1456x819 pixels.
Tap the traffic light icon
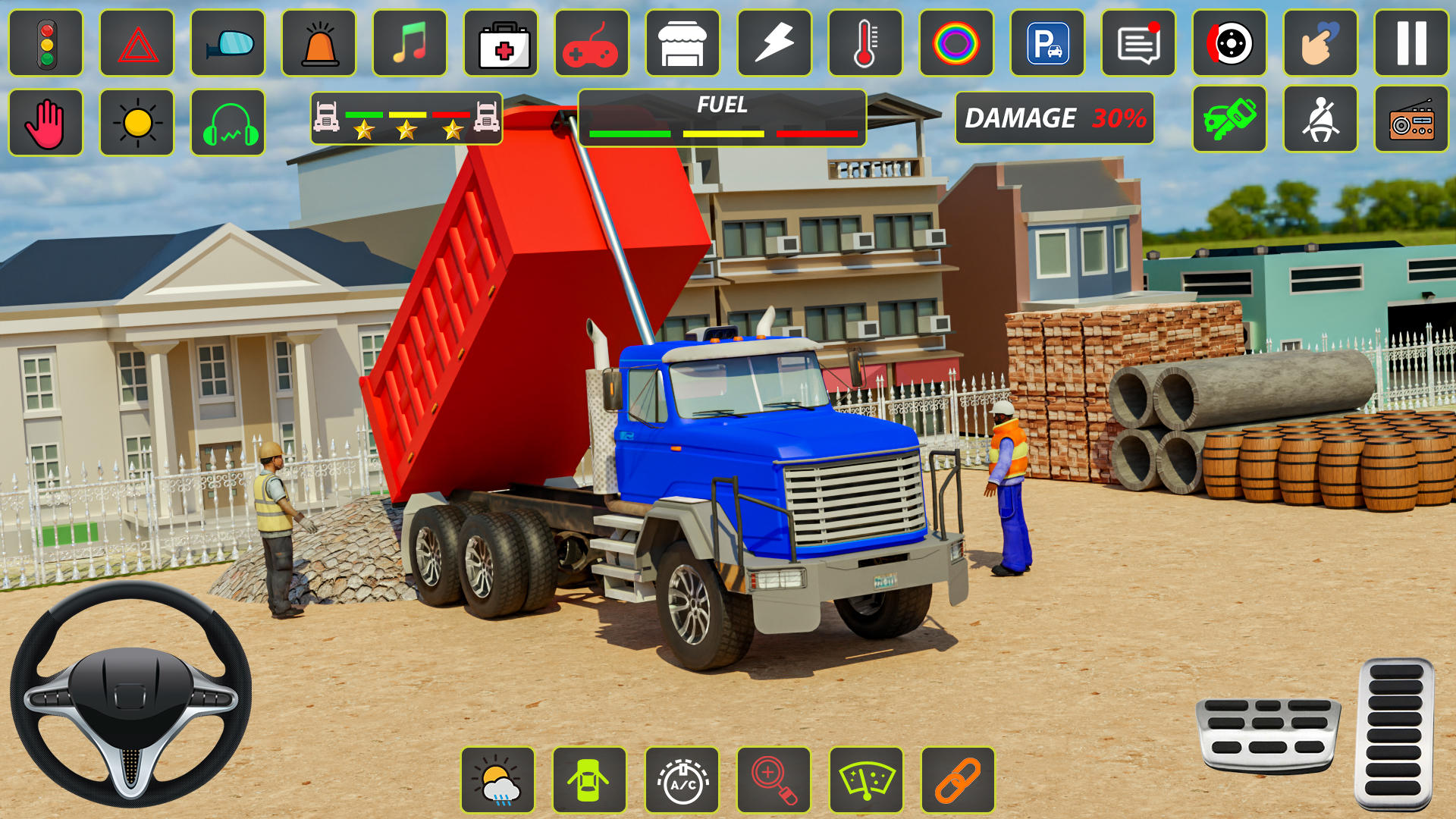[46, 43]
